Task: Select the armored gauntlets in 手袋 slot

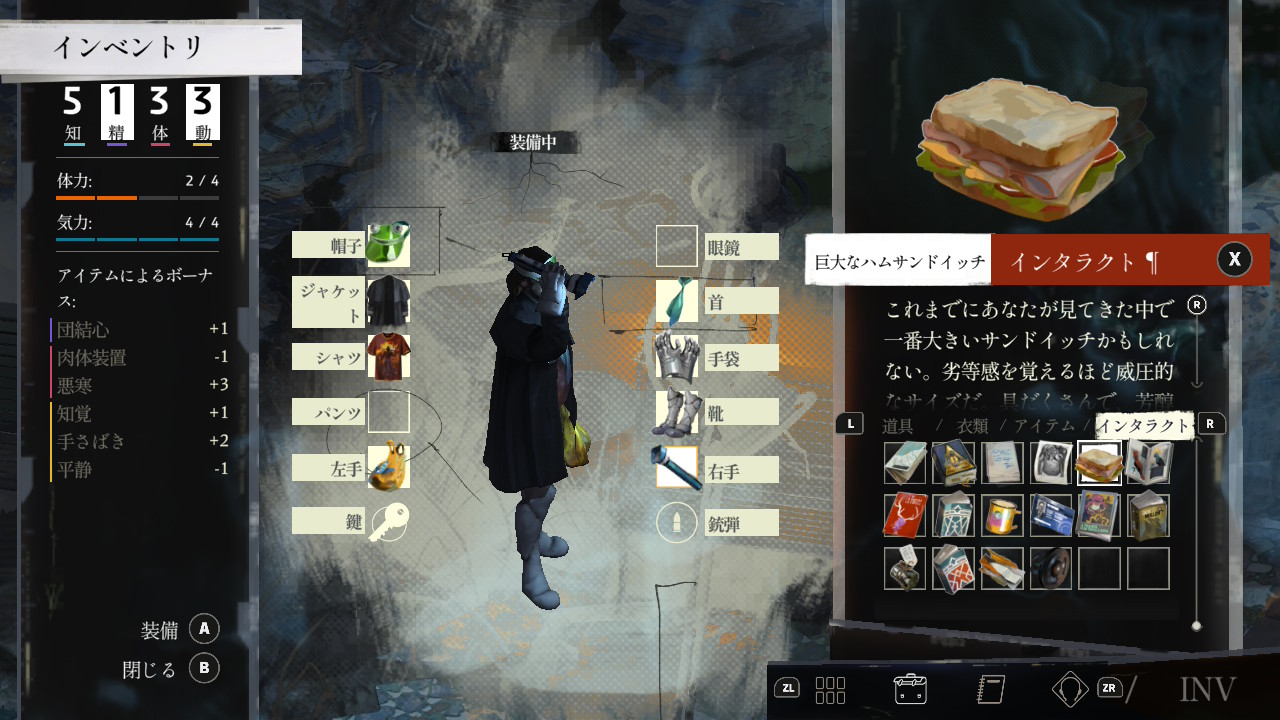Action: 677,357
